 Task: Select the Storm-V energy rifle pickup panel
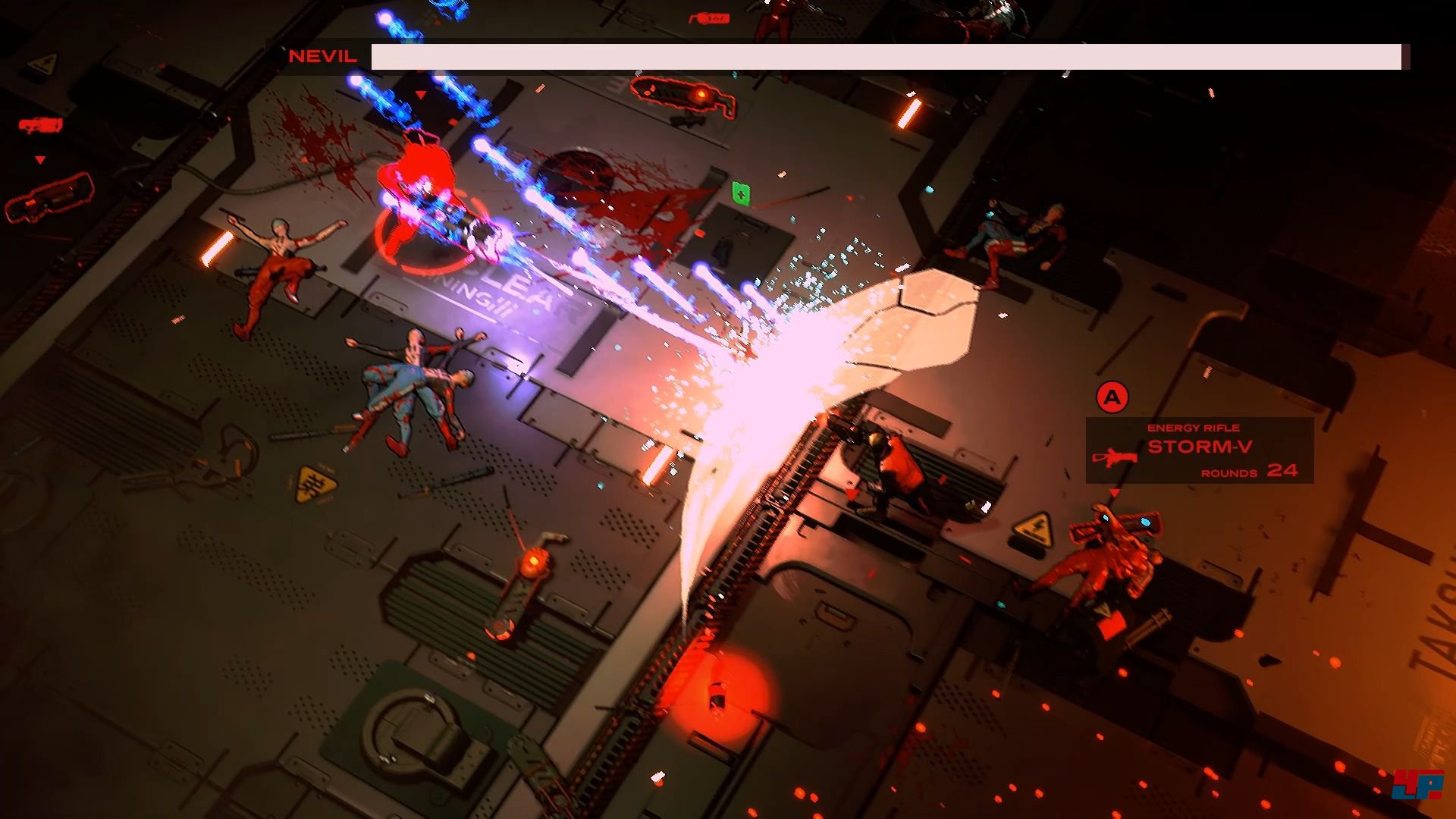tap(1199, 450)
